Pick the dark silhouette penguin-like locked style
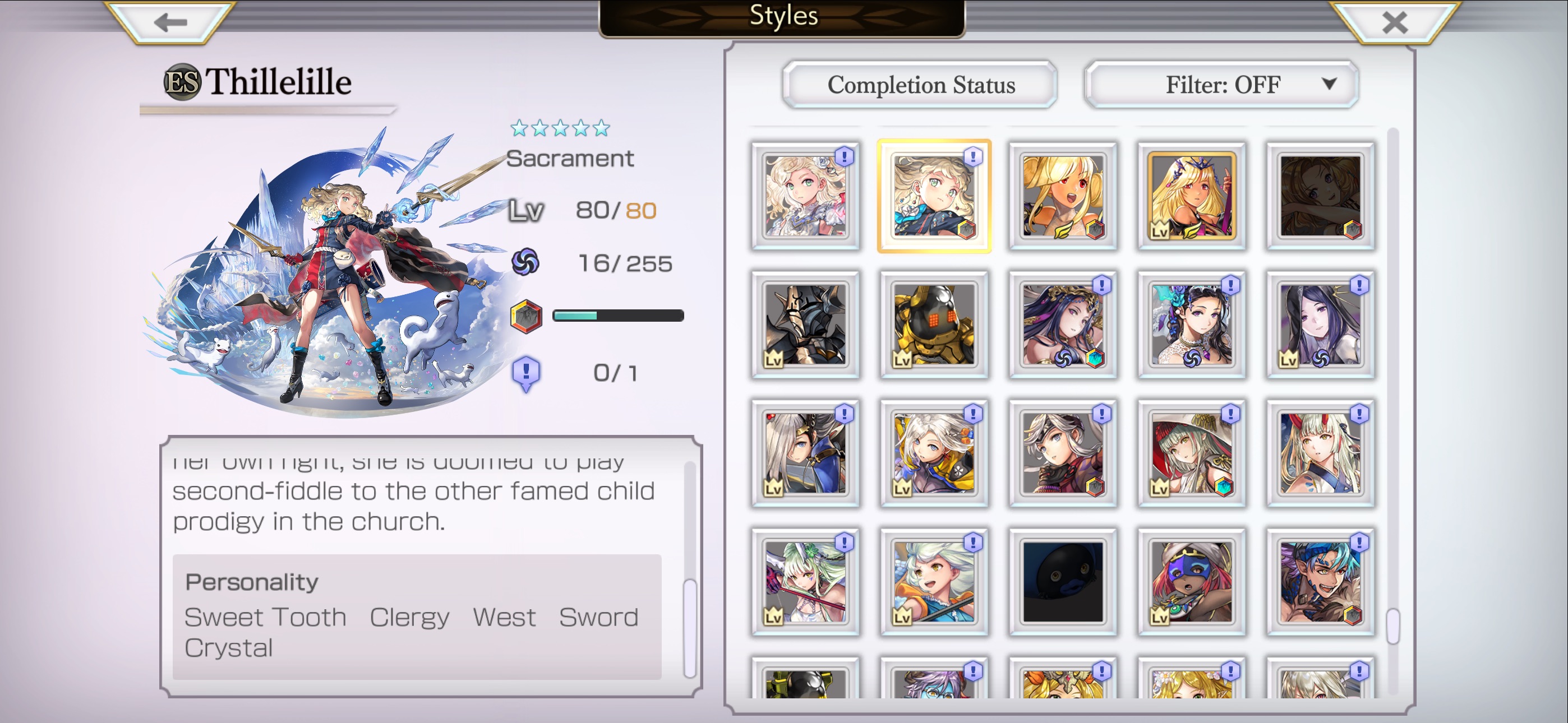This screenshot has height=723, width=1568. [x=1063, y=582]
